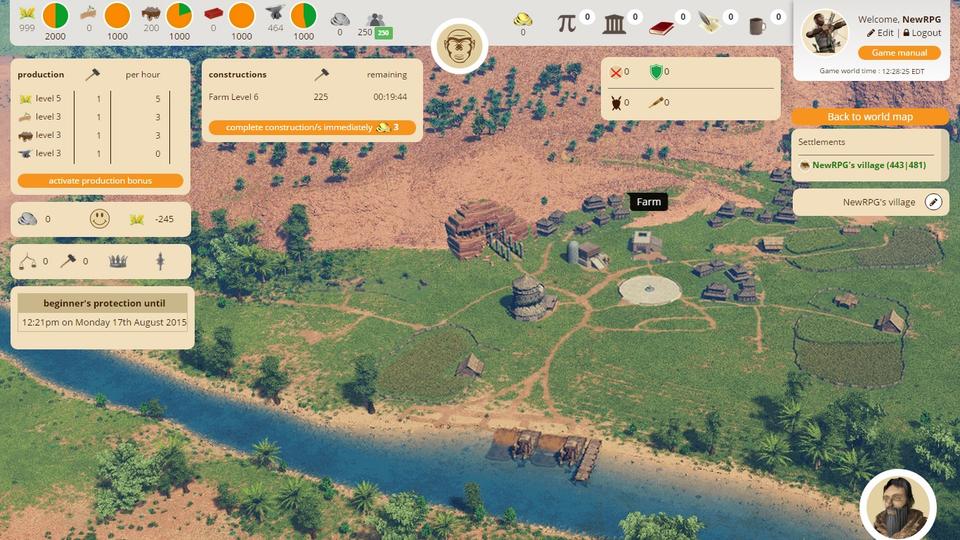Log out of the game
The height and width of the screenshot is (540, 960).
pyautogui.click(x=921, y=33)
